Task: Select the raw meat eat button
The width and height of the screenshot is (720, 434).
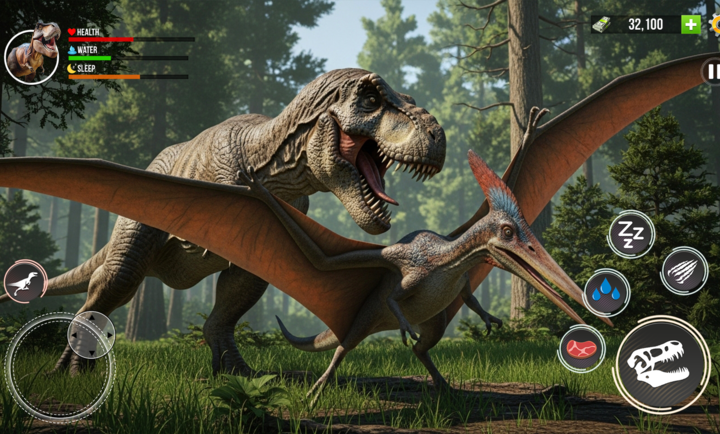Action: tap(582, 349)
